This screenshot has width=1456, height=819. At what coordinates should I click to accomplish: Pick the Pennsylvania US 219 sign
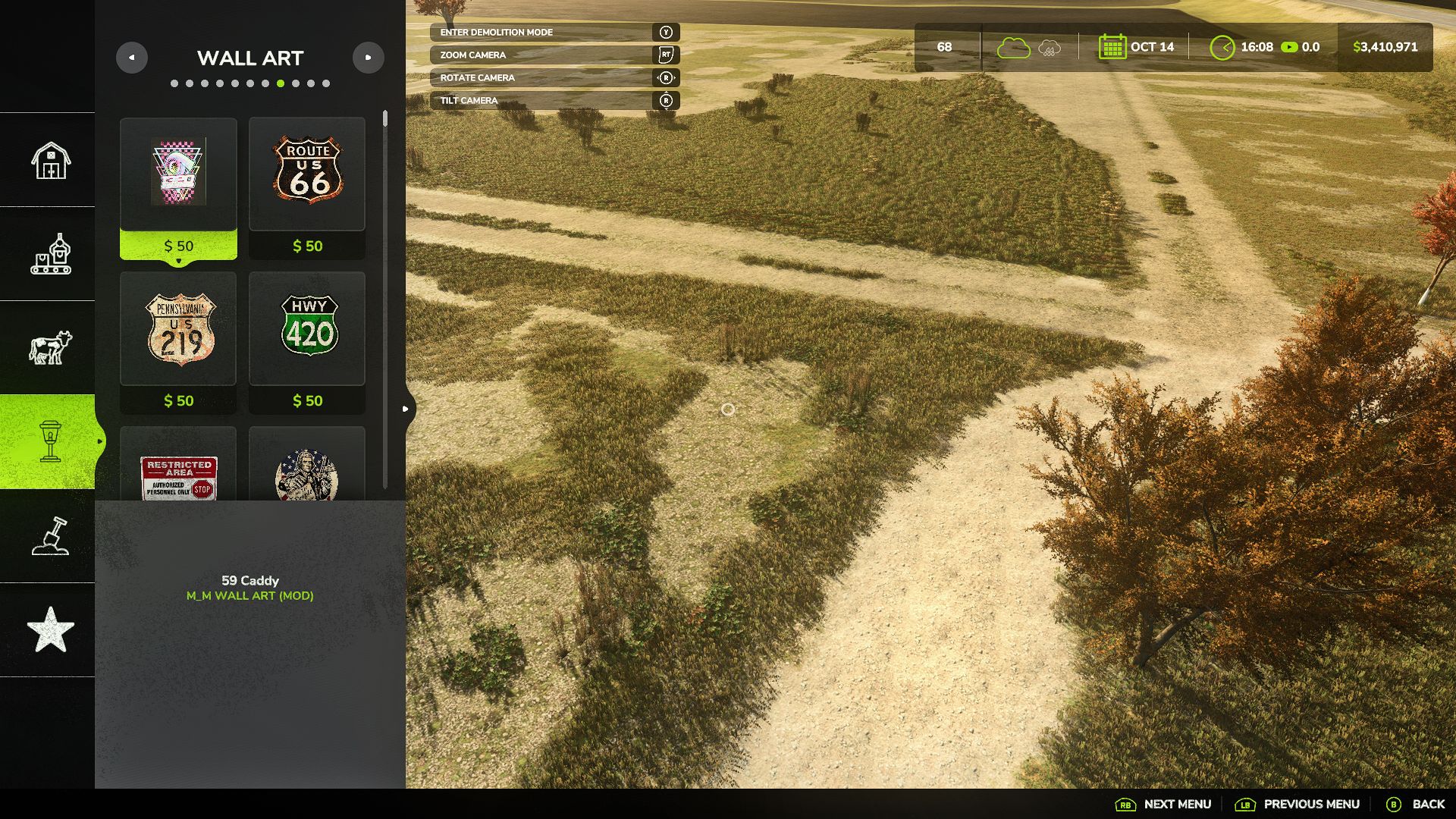(x=178, y=329)
